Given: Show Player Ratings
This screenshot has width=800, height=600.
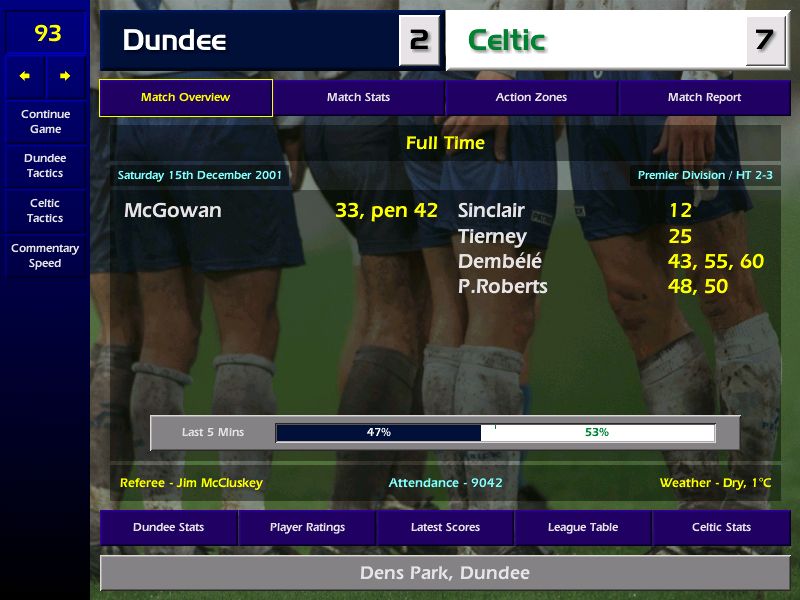Looking at the screenshot, I should pyautogui.click(x=307, y=527).
